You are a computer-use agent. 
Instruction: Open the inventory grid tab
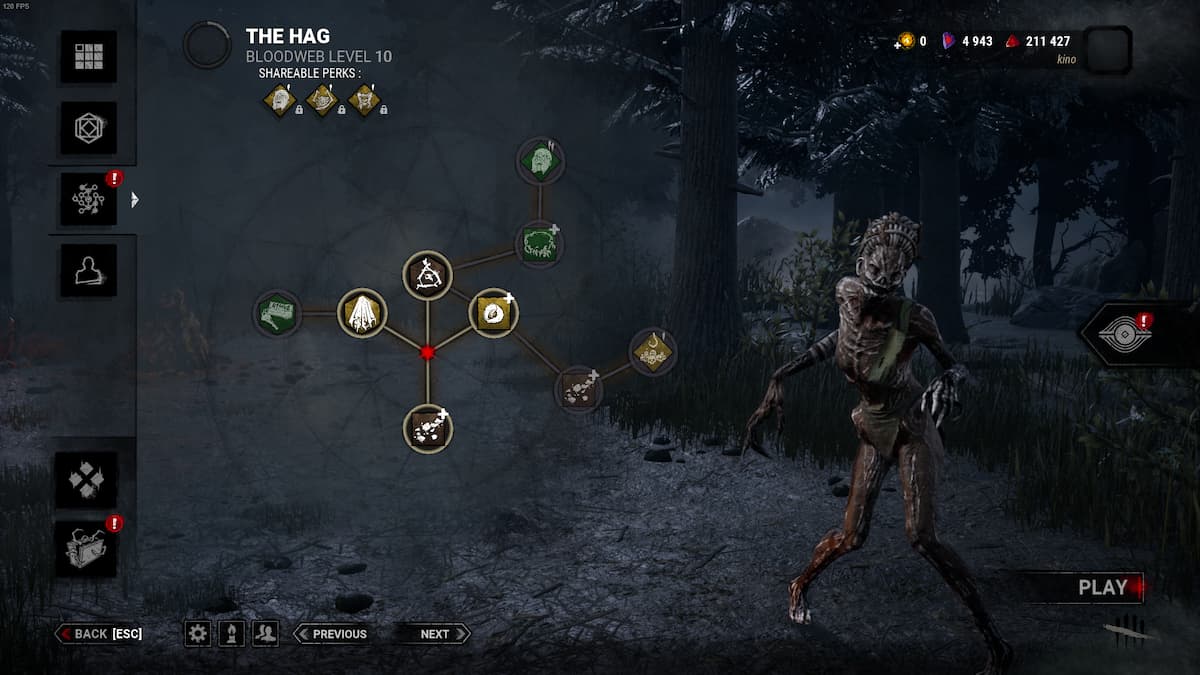88,57
